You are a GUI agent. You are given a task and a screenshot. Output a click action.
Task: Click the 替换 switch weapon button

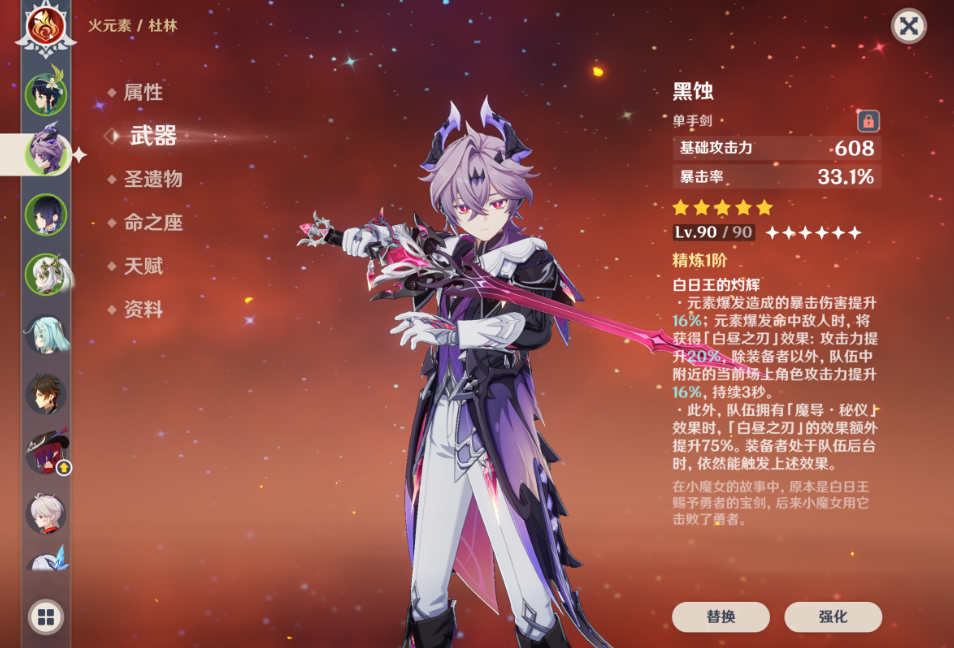tap(720, 617)
